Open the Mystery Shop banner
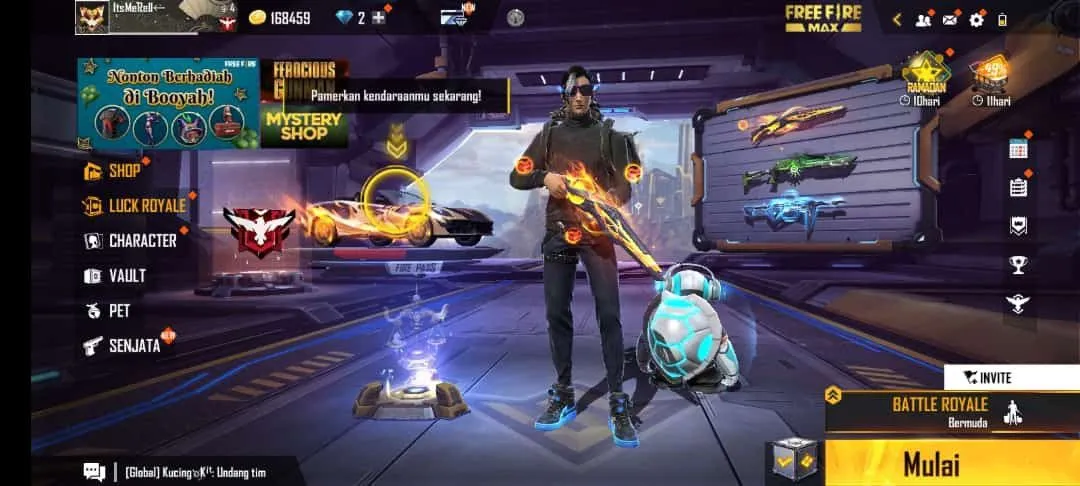Screen dimensions: 1080x486 (302, 126)
